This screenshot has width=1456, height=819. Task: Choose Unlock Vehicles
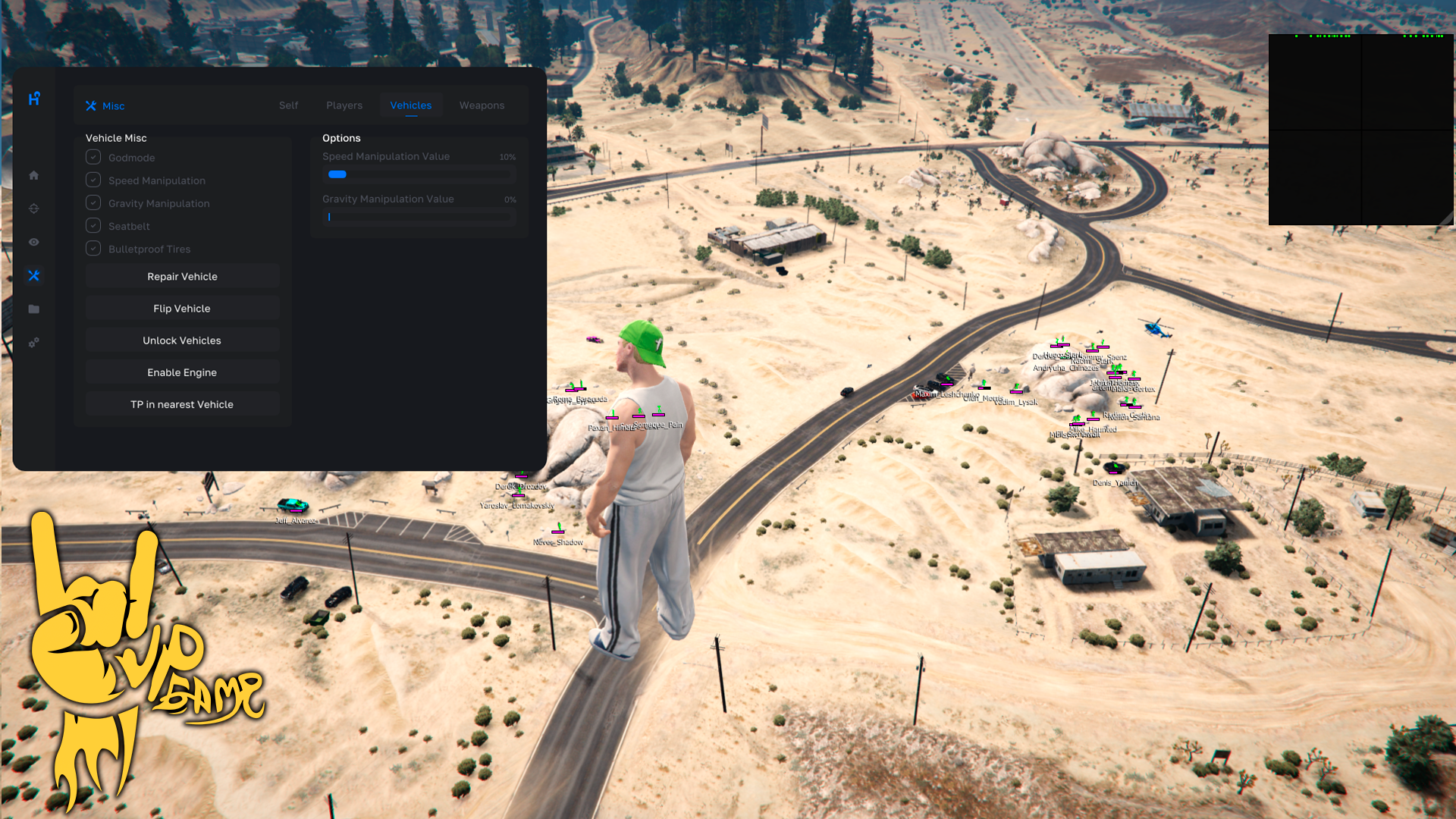pos(182,340)
